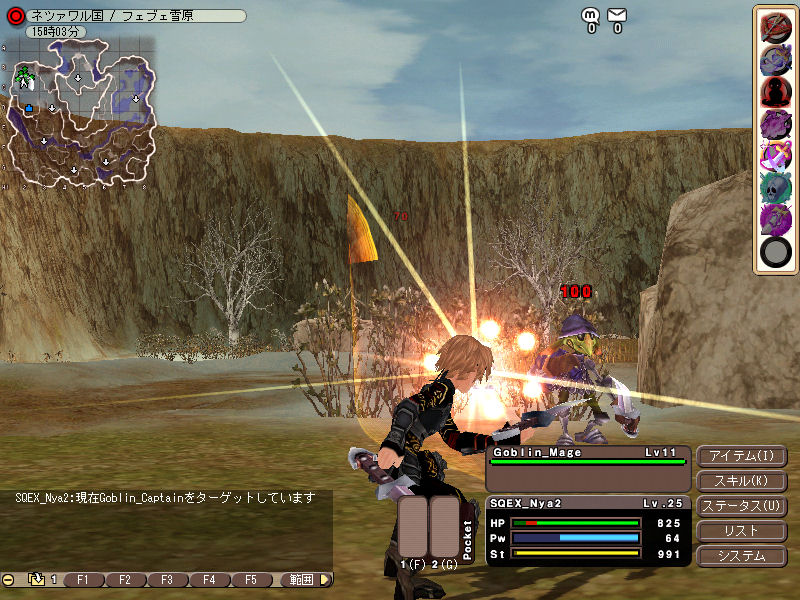
Task: Choose the F4 chat tab
Action: pos(209,579)
